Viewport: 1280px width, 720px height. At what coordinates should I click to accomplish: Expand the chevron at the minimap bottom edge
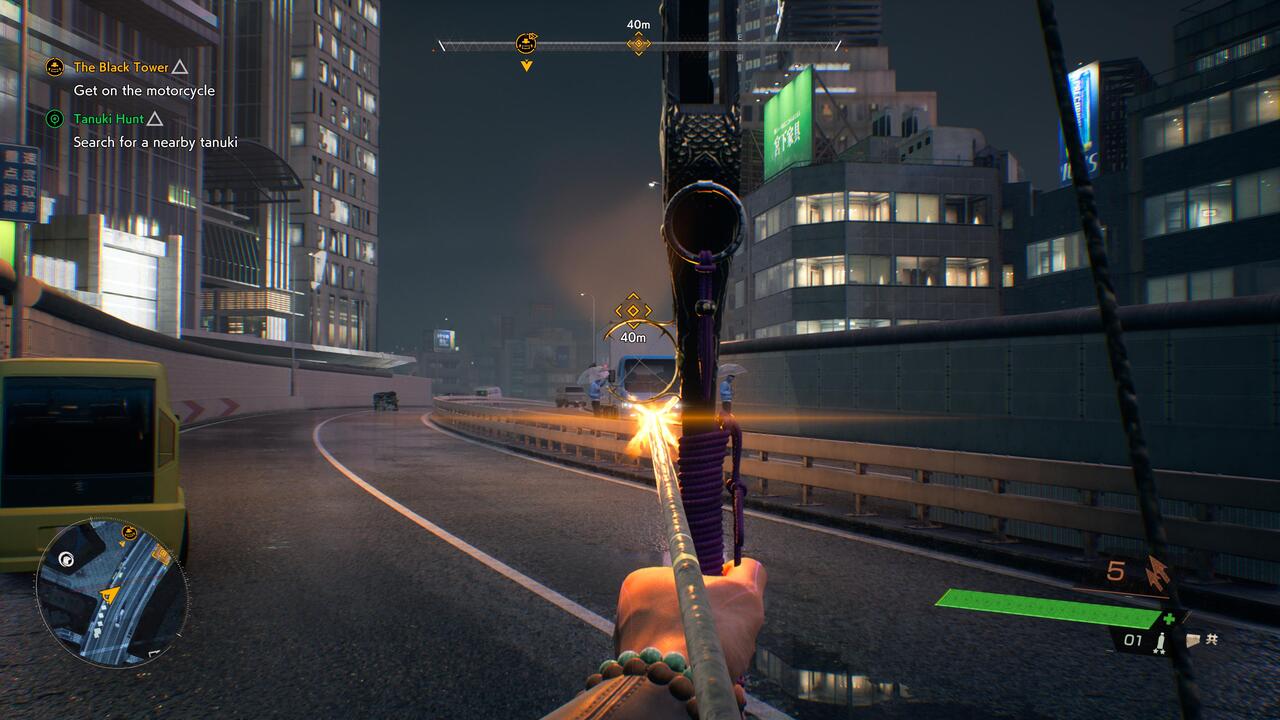click(152, 652)
